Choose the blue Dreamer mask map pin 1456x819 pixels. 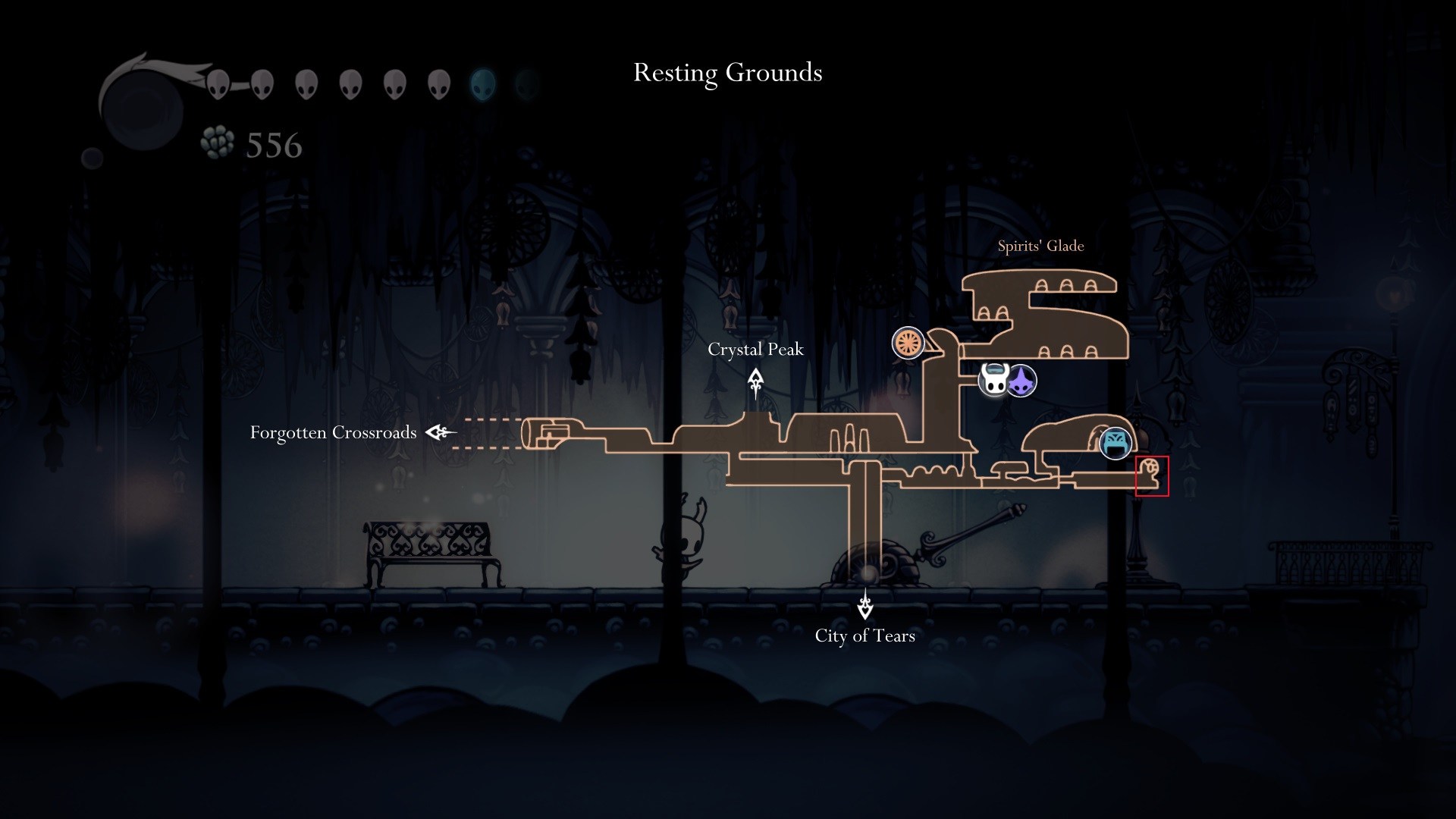(1116, 443)
